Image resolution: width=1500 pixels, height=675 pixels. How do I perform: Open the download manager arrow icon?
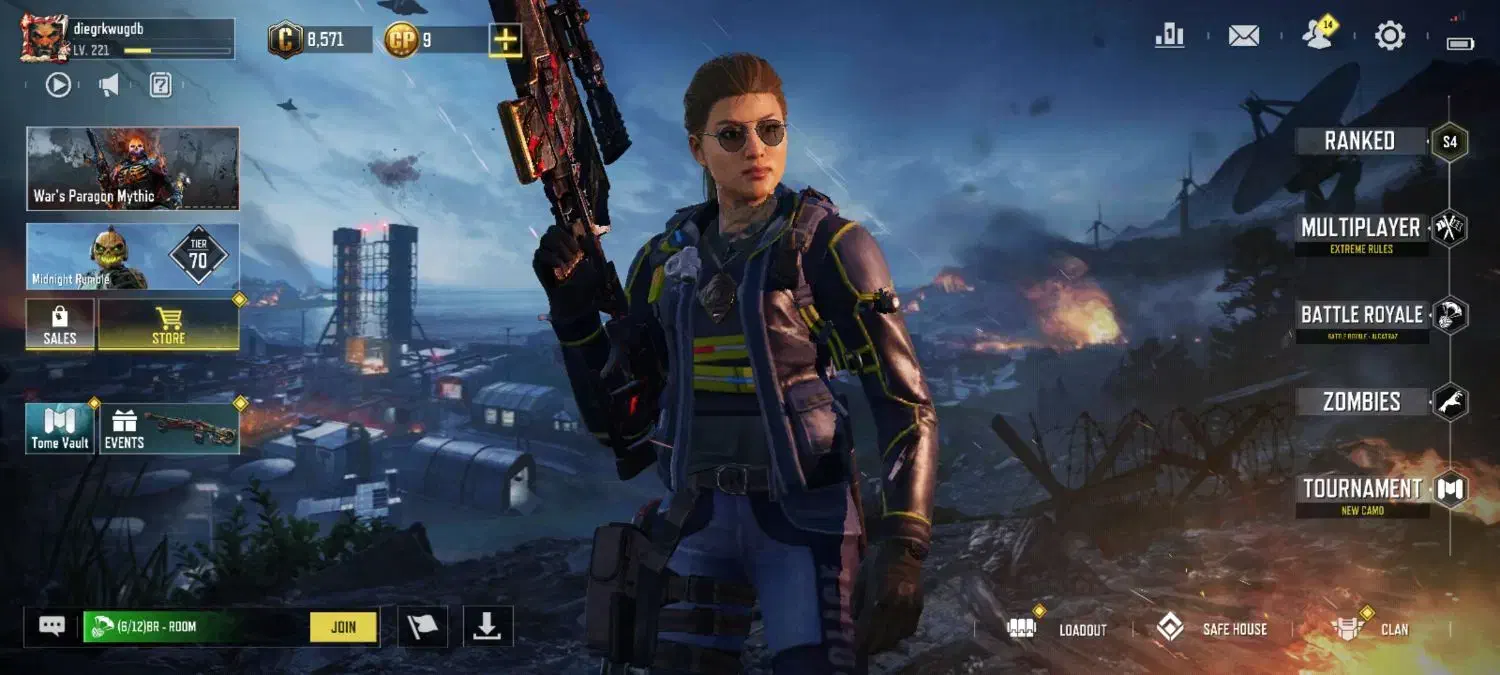[487, 626]
